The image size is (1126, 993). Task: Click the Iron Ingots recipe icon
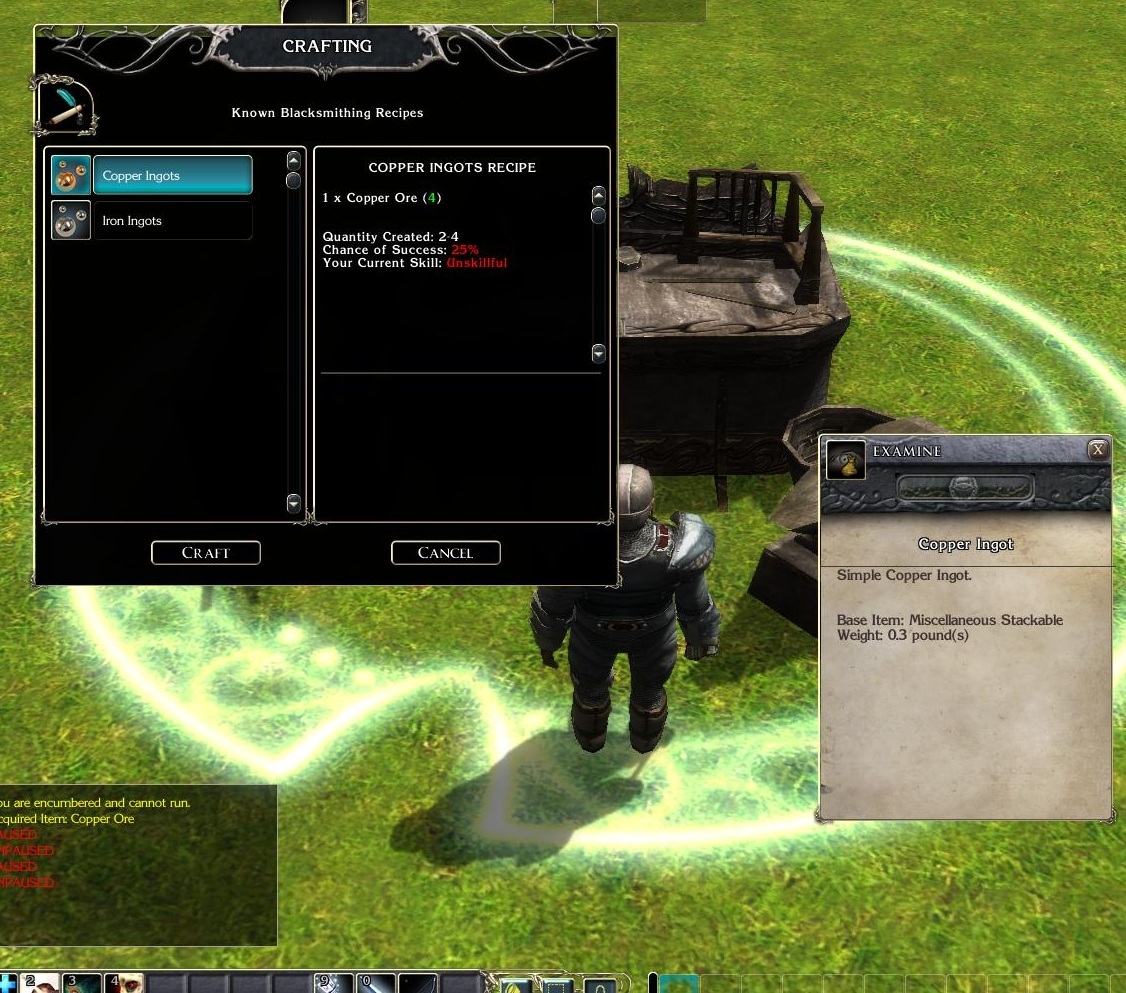coord(71,221)
